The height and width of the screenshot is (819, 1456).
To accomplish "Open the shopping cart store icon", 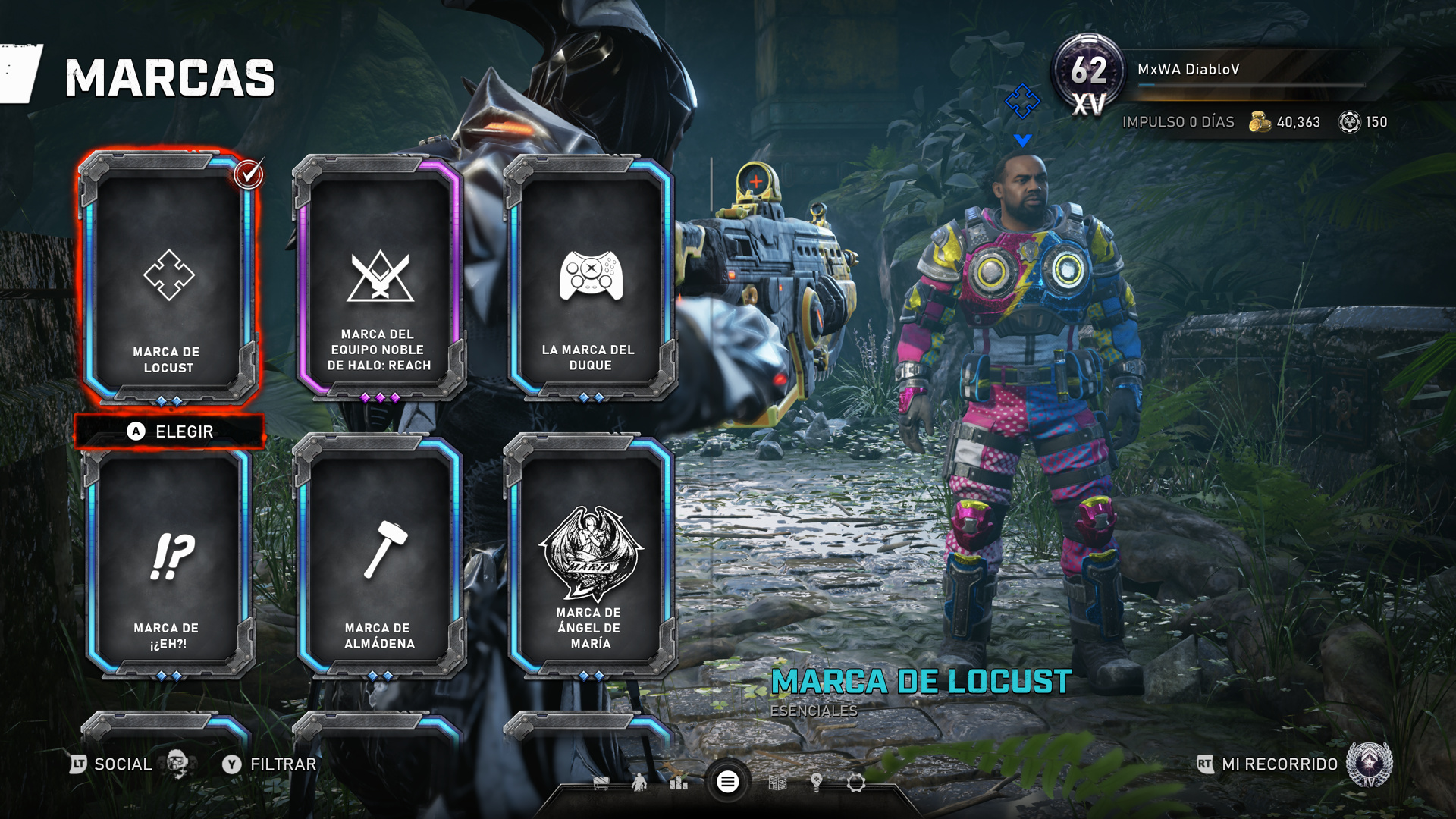I will 601,783.
